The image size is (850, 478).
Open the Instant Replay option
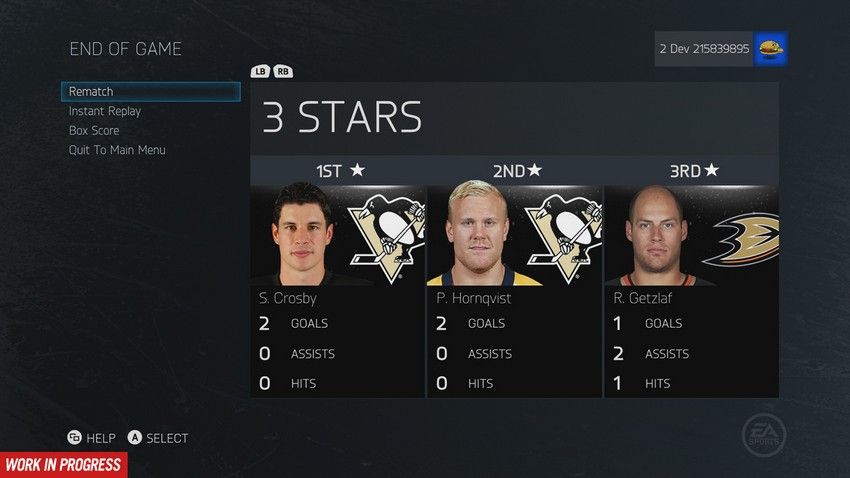(x=105, y=111)
